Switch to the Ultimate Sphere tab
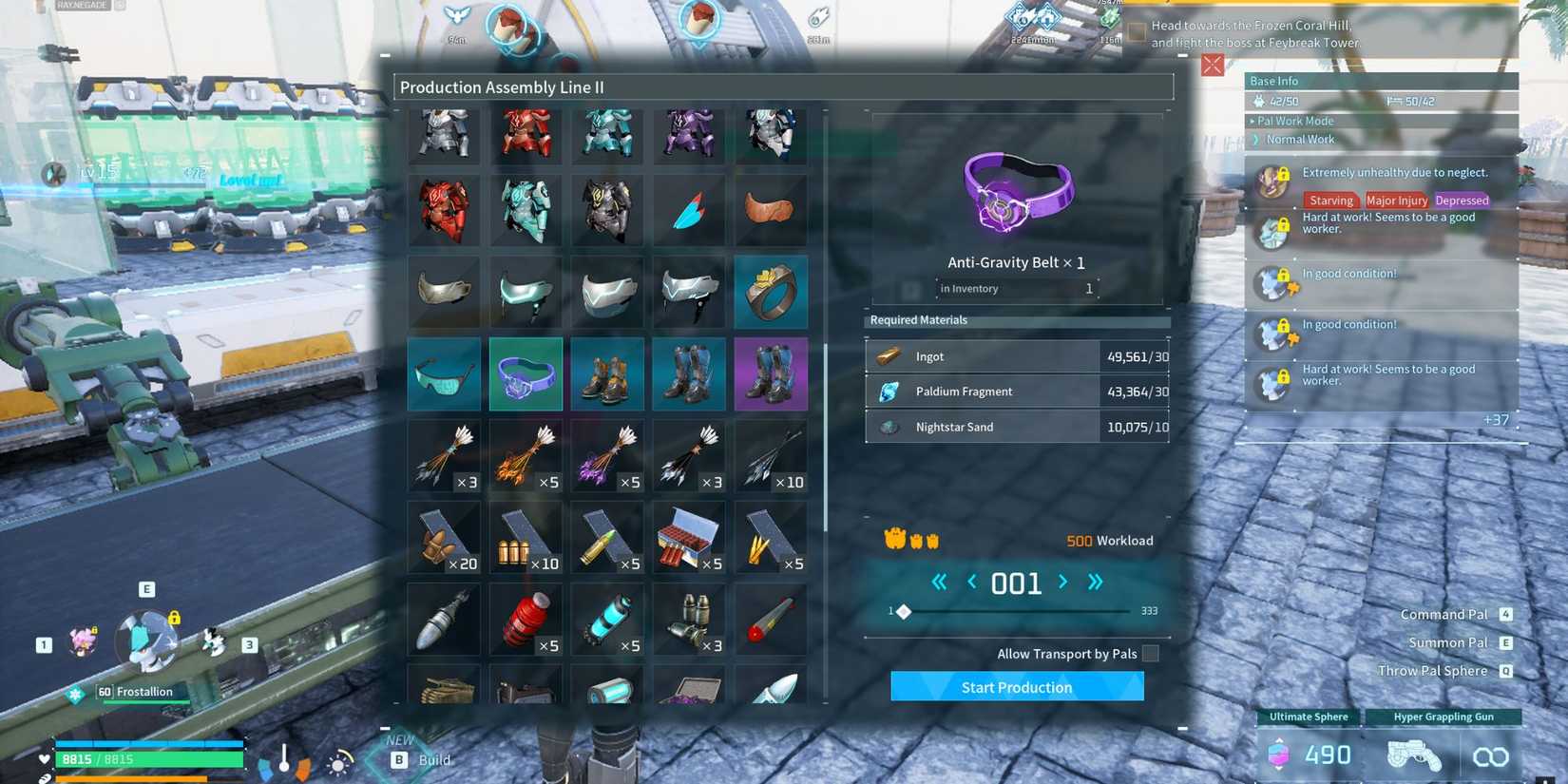The image size is (1568, 784). click(1307, 717)
